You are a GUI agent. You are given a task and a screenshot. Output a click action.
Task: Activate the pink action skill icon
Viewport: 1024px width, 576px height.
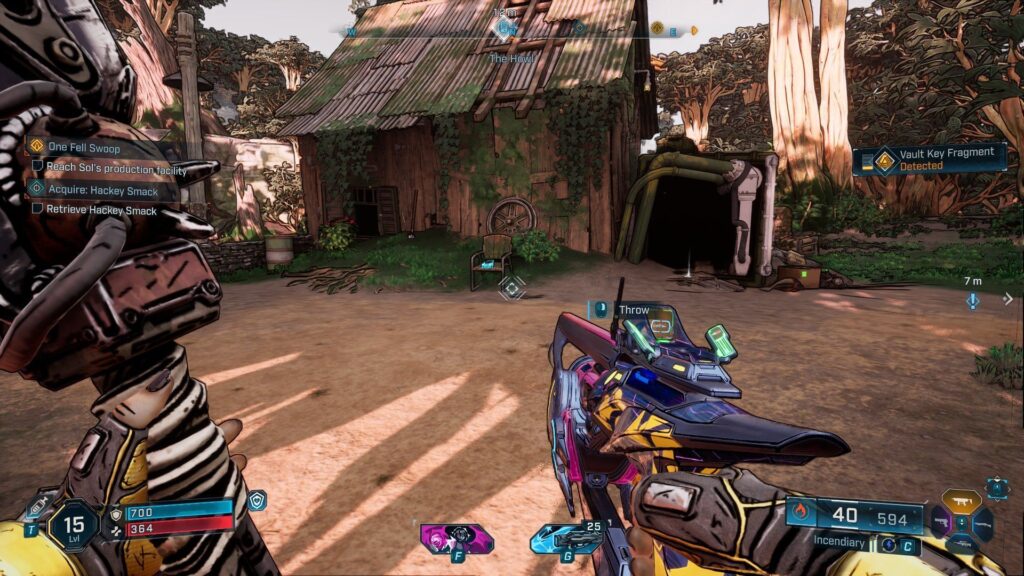point(456,539)
